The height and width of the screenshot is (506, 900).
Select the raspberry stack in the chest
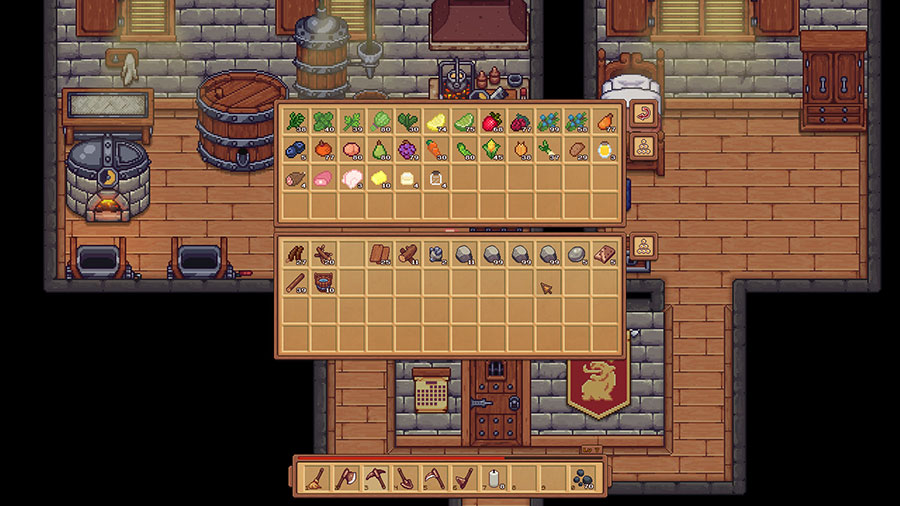coord(519,122)
